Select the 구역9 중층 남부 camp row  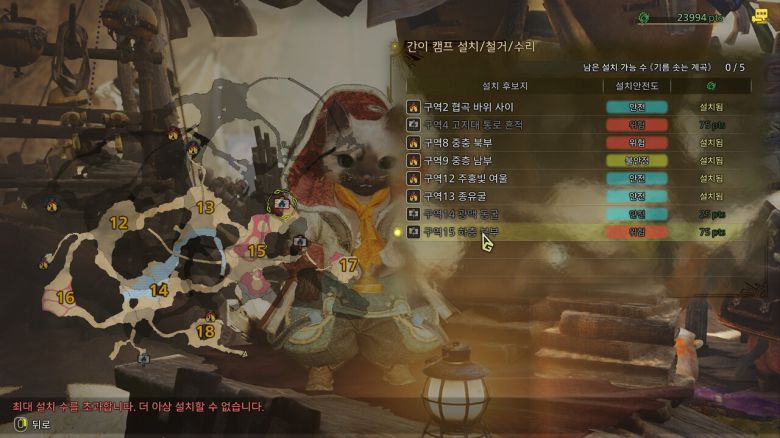pos(458,160)
